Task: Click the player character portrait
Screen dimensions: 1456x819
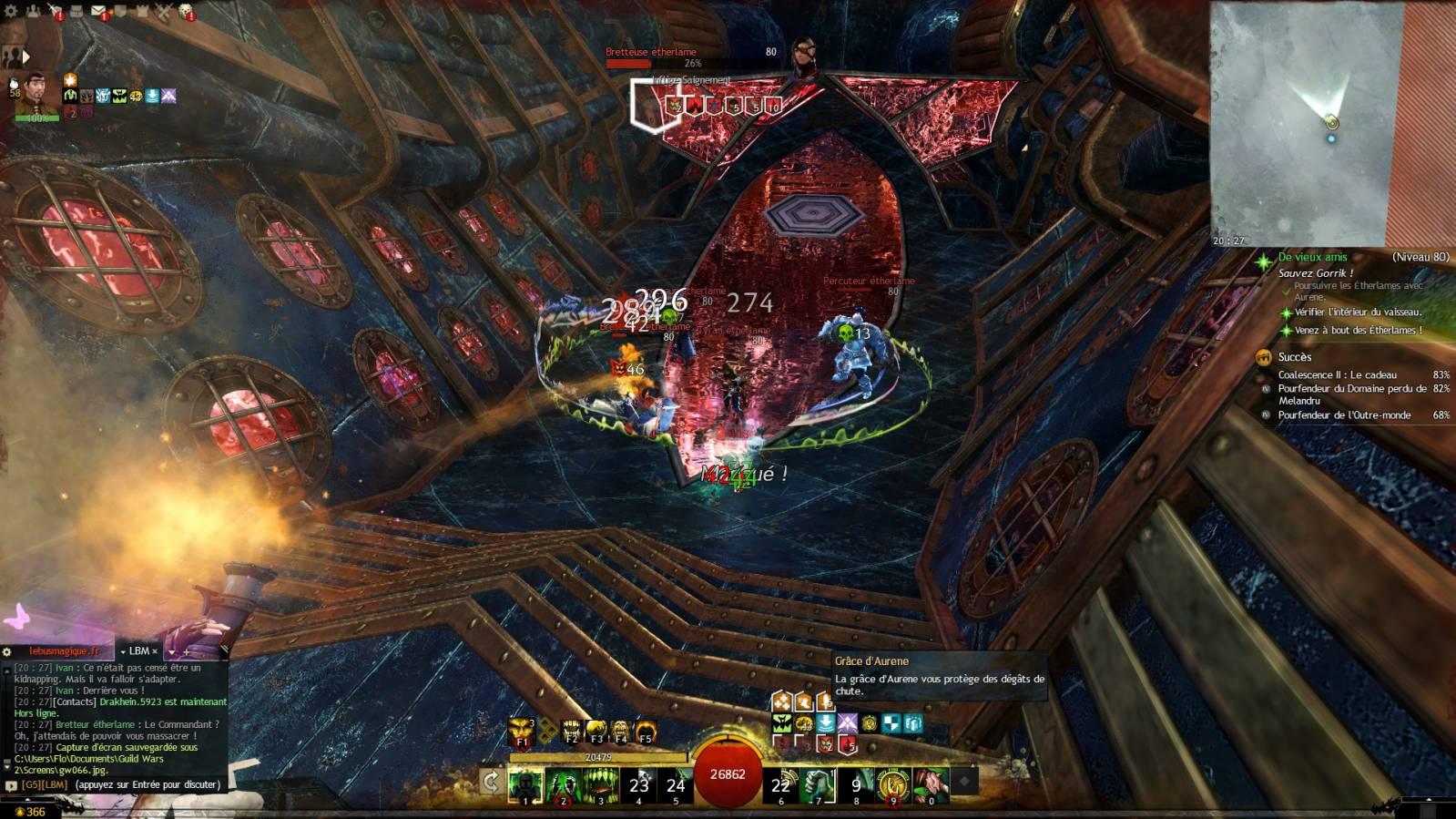Action: 36,94
